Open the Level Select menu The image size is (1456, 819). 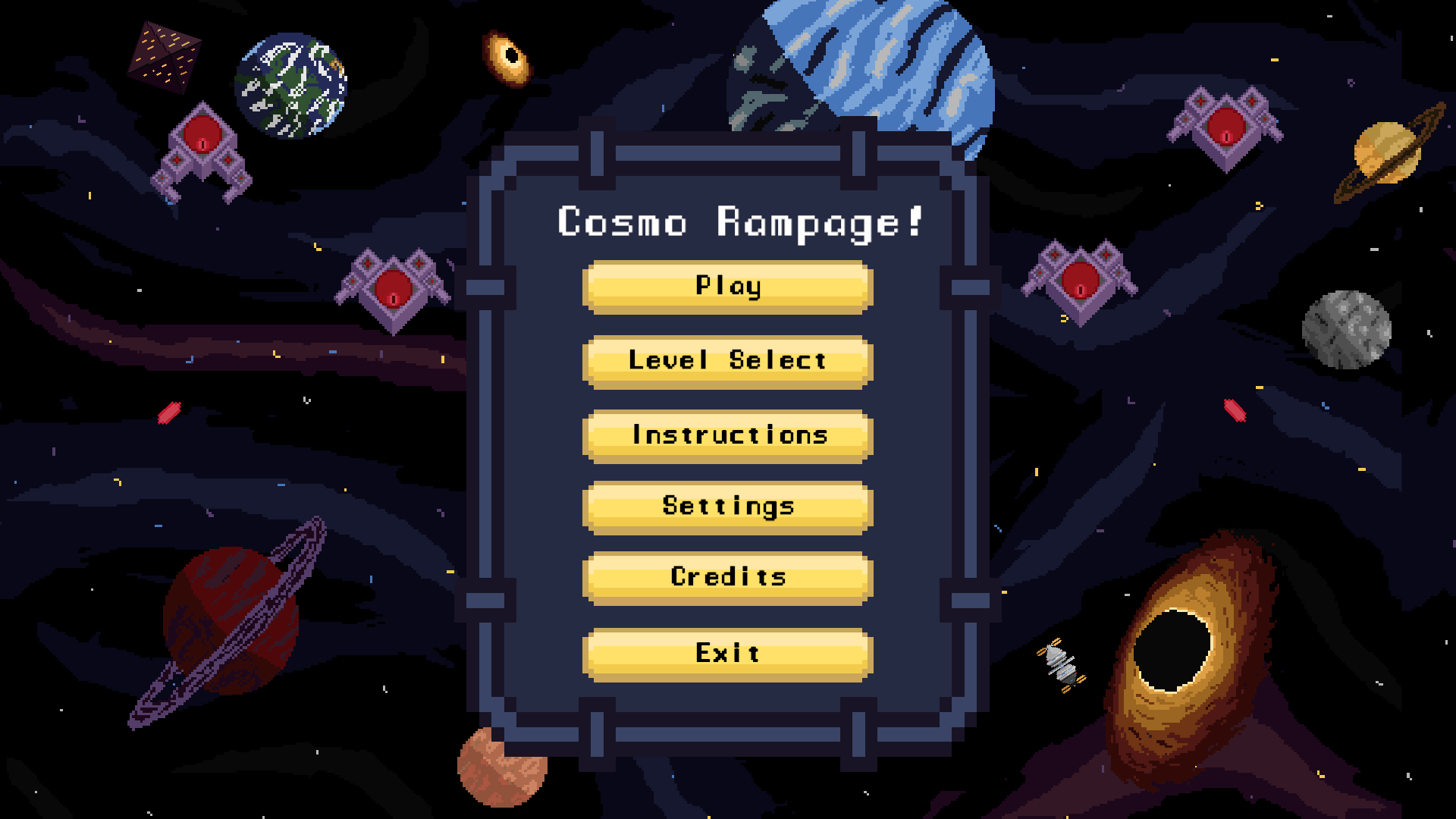[x=726, y=361]
